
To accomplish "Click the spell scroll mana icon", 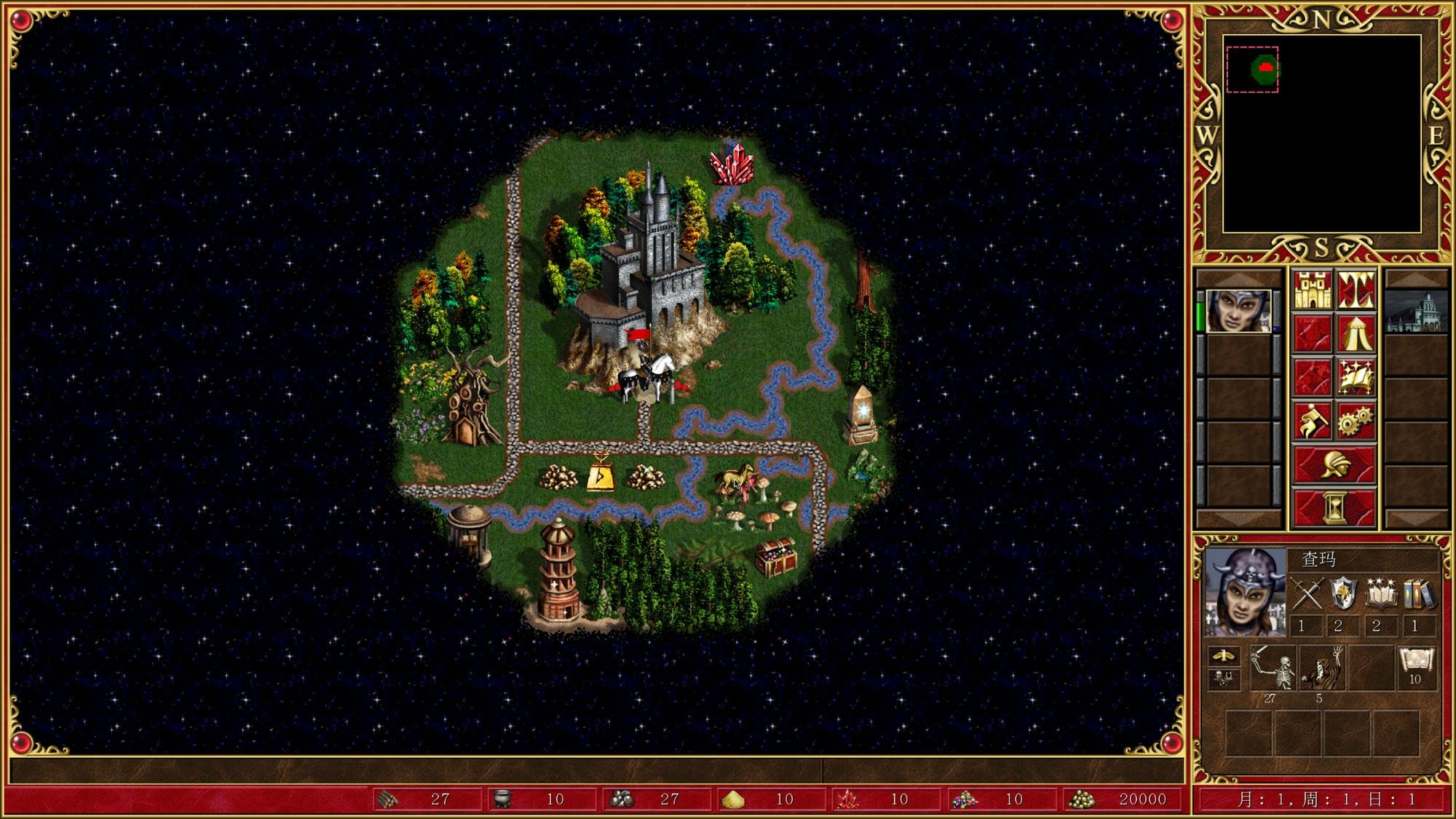I will (1415, 661).
